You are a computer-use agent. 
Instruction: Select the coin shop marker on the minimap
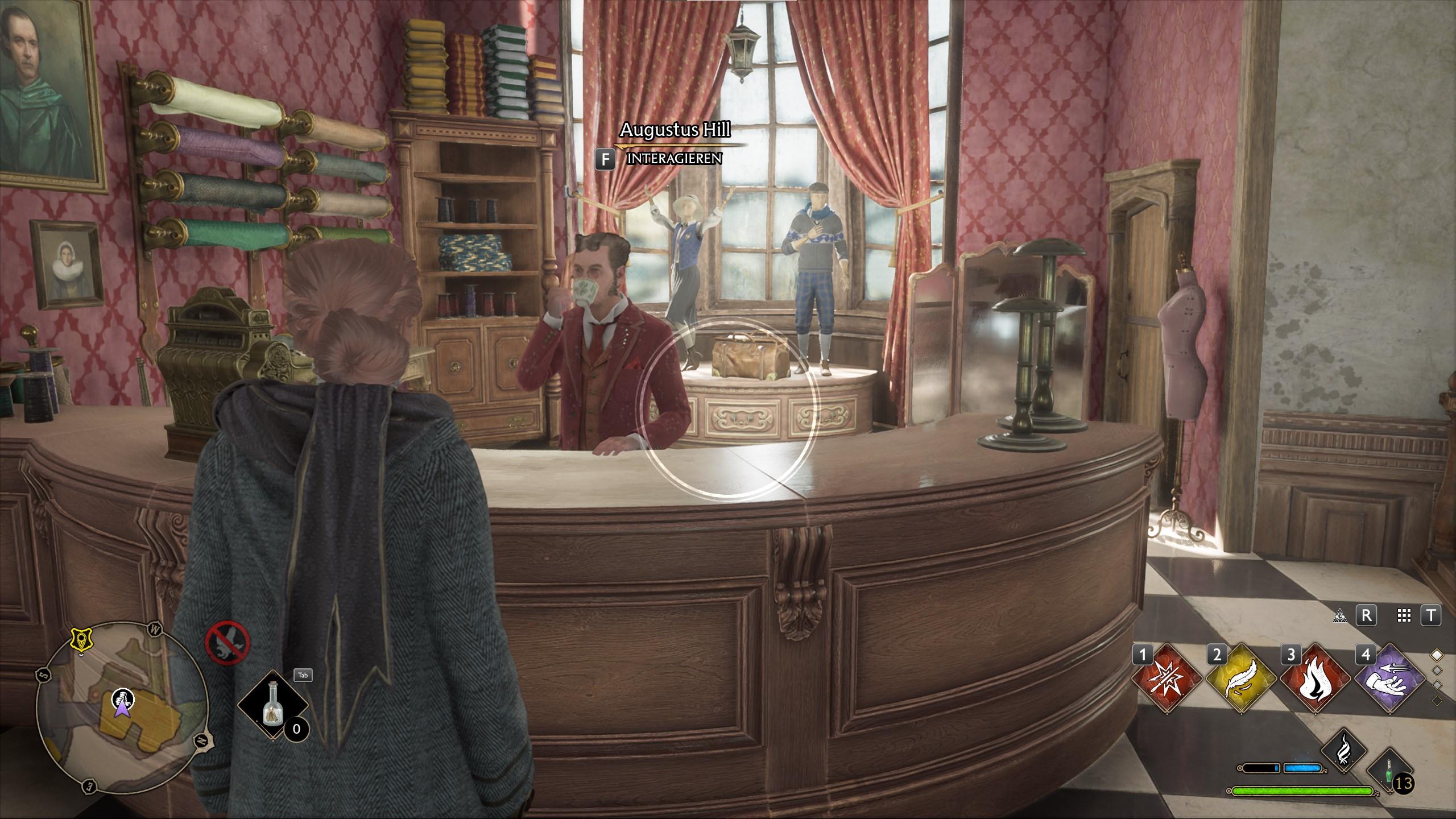tap(121, 695)
